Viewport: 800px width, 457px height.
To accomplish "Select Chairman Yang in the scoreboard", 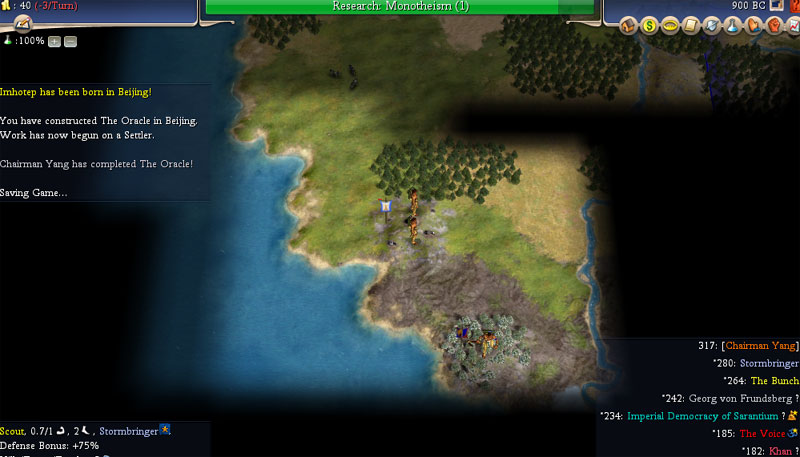I will coord(761,345).
